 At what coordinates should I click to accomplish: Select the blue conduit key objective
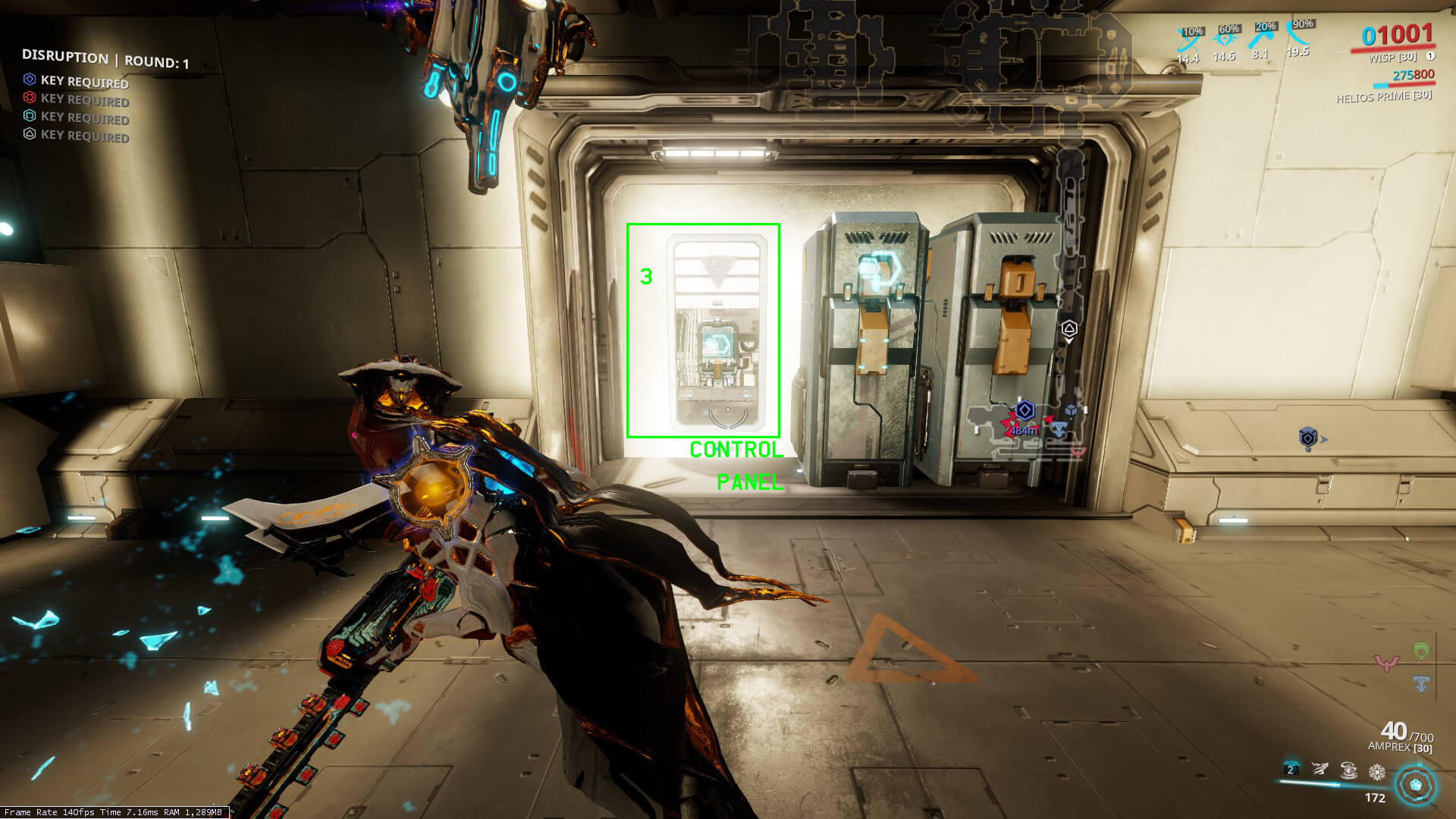(76, 81)
